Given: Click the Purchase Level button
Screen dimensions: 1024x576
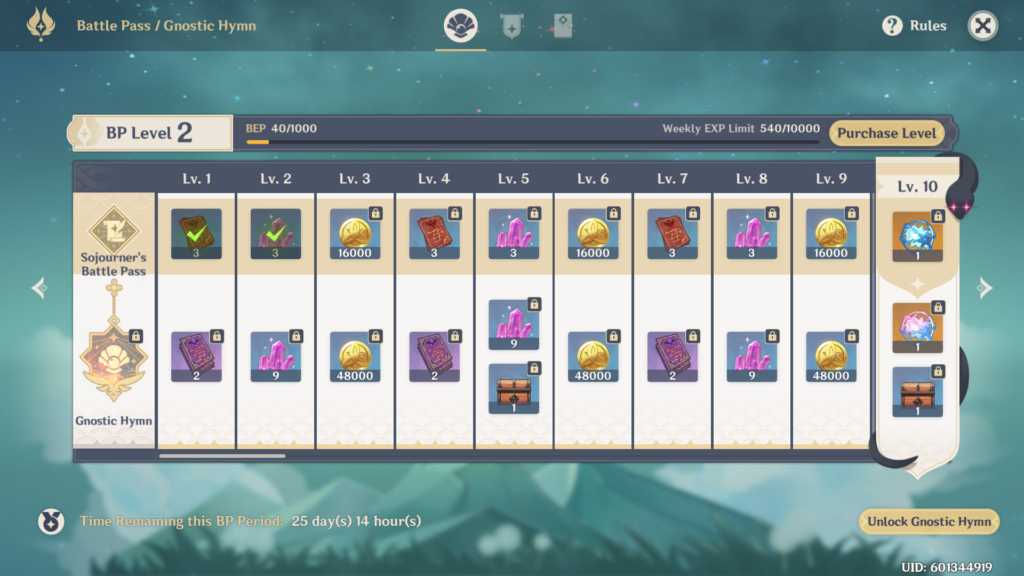Looking at the screenshot, I should pos(886,133).
